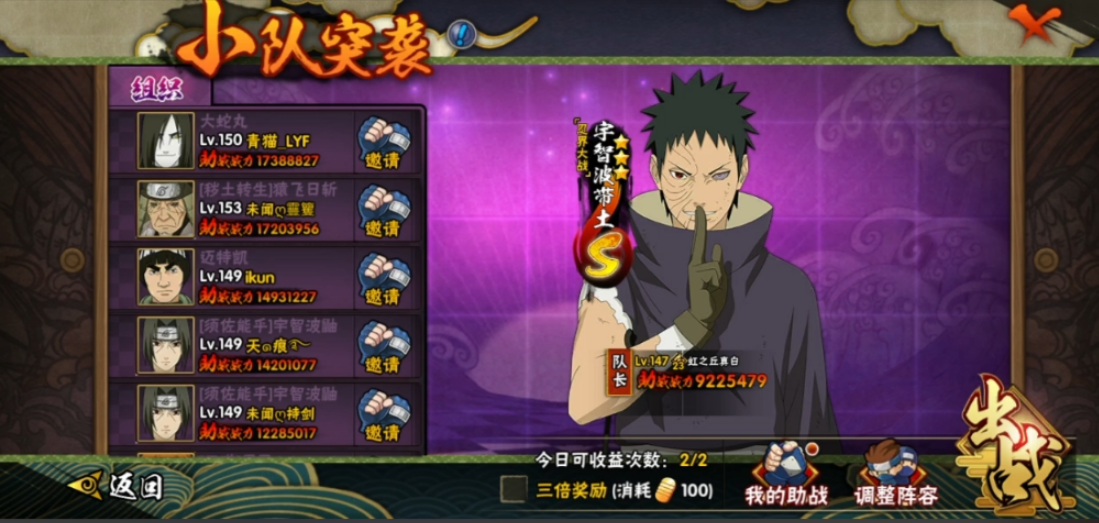Image resolution: width=1099 pixels, height=523 pixels.
Task: Open 我的助战 menu
Action: (x=787, y=474)
